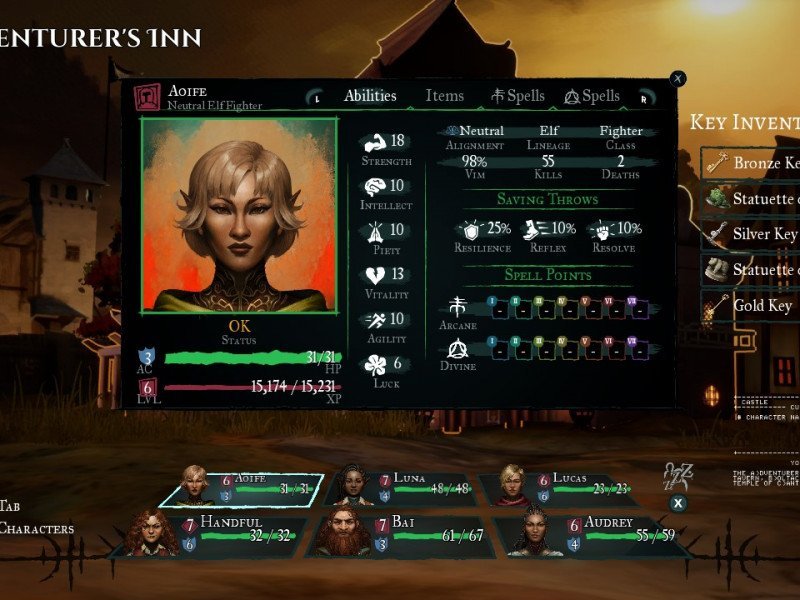Select party member Luna
This screenshot has width=800, height=600.
(400, 487)
